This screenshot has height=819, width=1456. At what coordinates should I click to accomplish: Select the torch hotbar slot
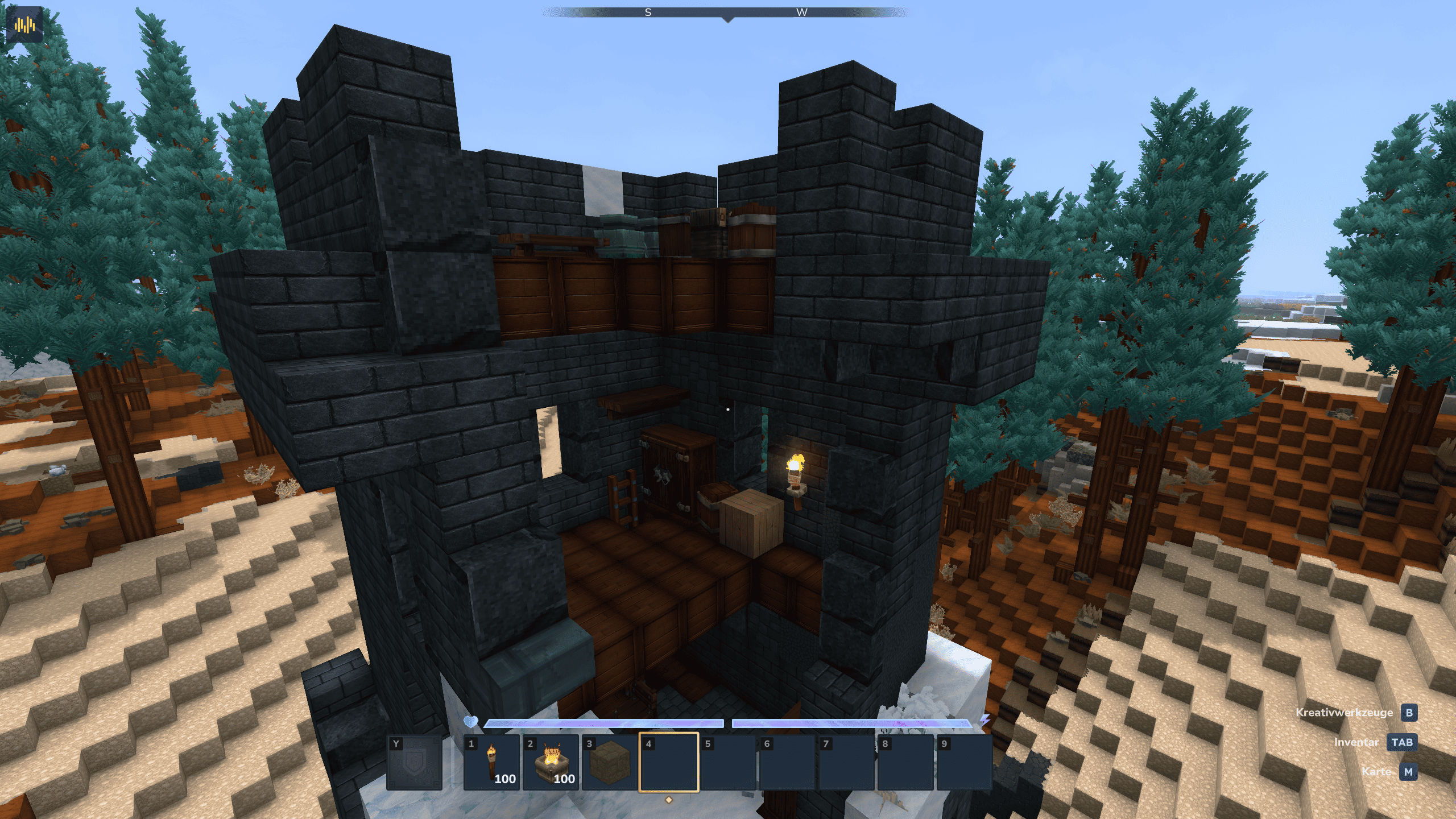491,762
